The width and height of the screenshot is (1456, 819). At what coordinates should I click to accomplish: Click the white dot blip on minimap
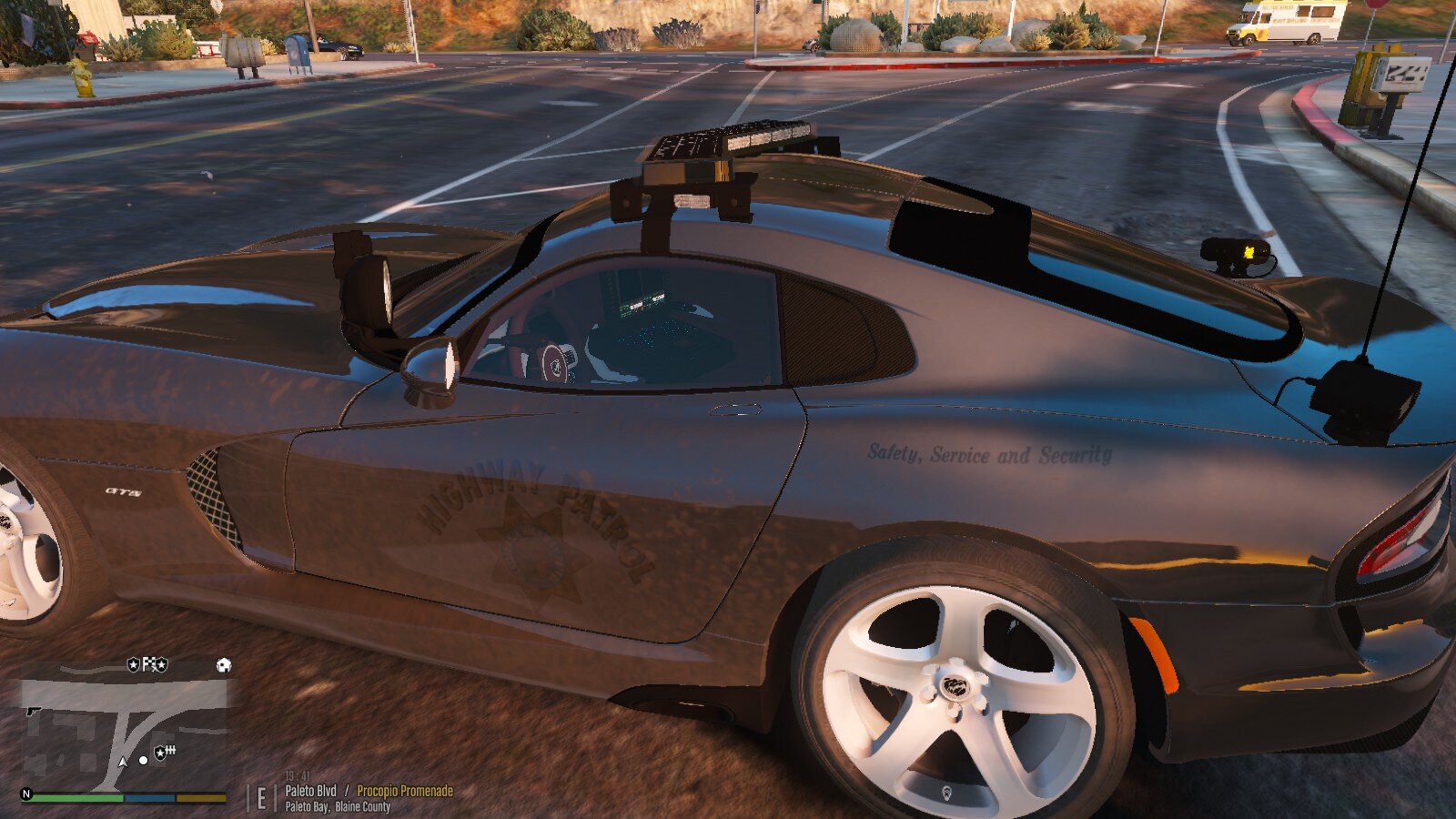[x=144, y=760]
